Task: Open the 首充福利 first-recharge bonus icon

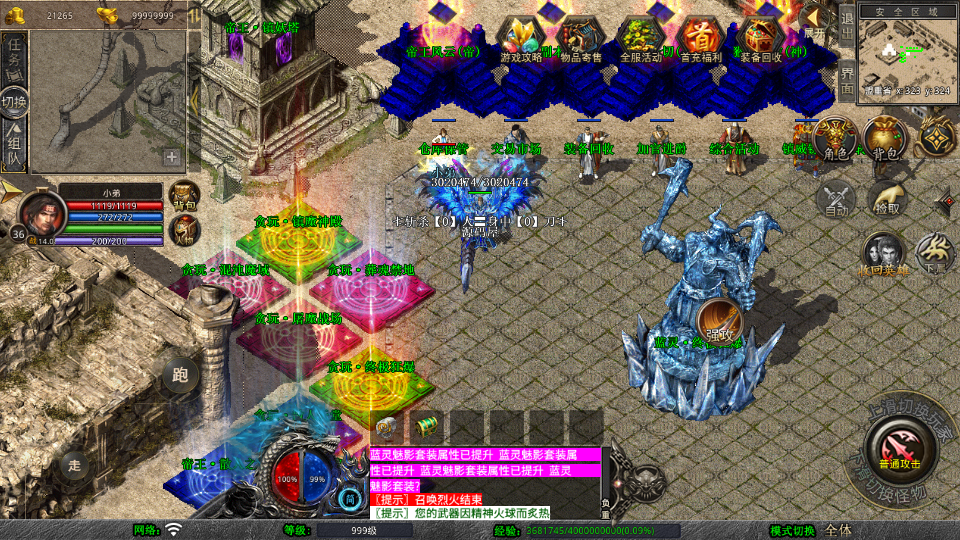Action: point(701,40)
